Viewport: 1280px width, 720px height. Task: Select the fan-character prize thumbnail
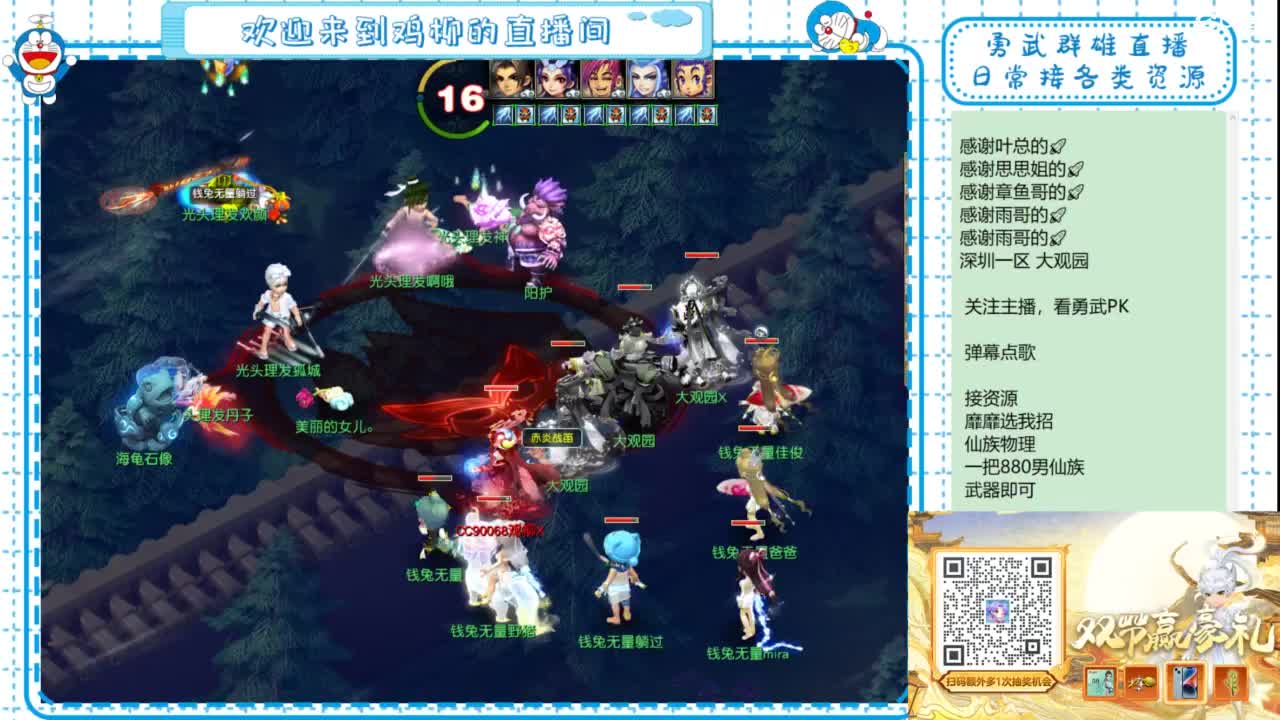point(1101,683)
